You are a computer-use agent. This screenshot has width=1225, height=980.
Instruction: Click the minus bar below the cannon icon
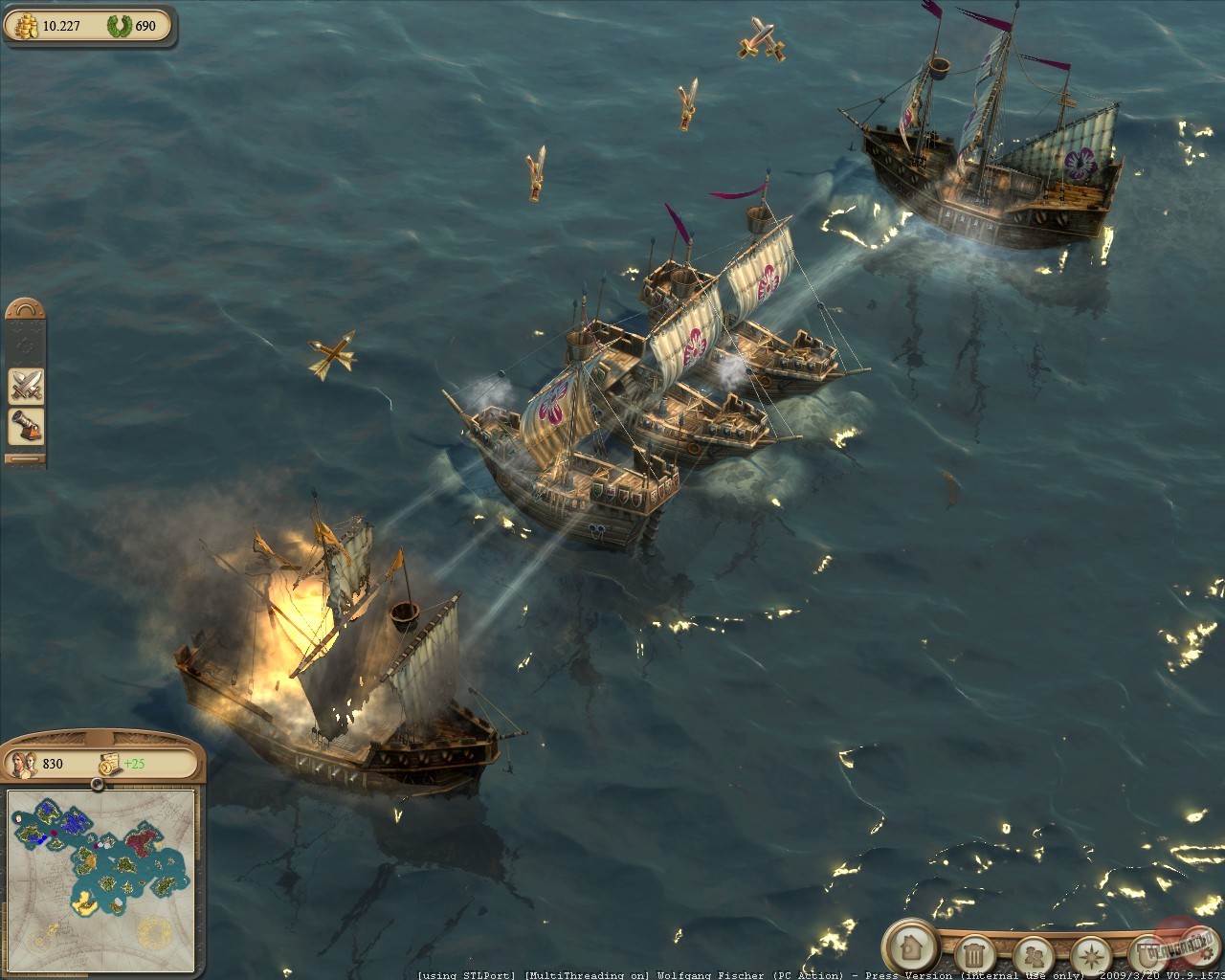point(26,459)
